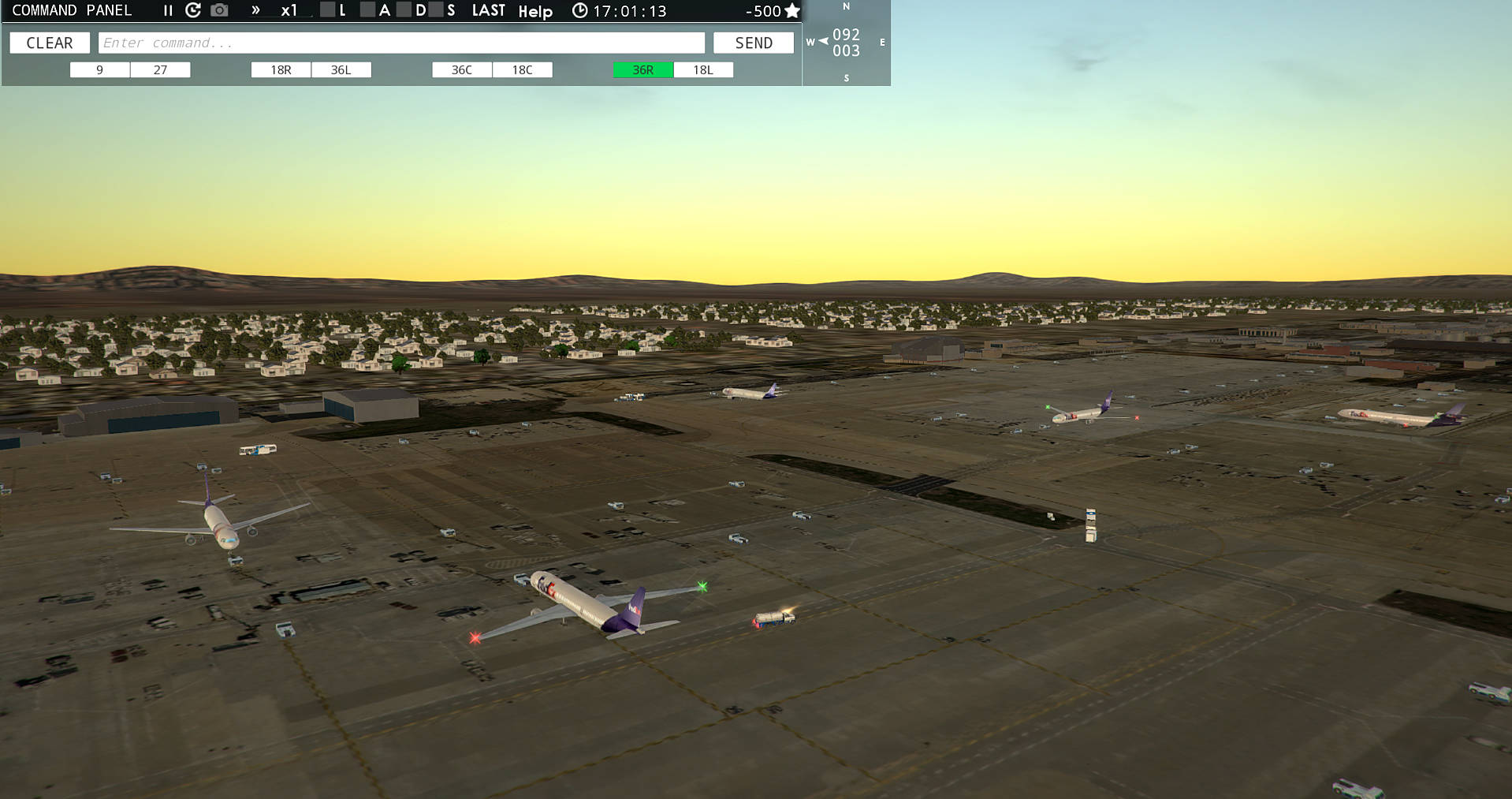Expand the panel with the double-chevron

click(x=254, y=10)
